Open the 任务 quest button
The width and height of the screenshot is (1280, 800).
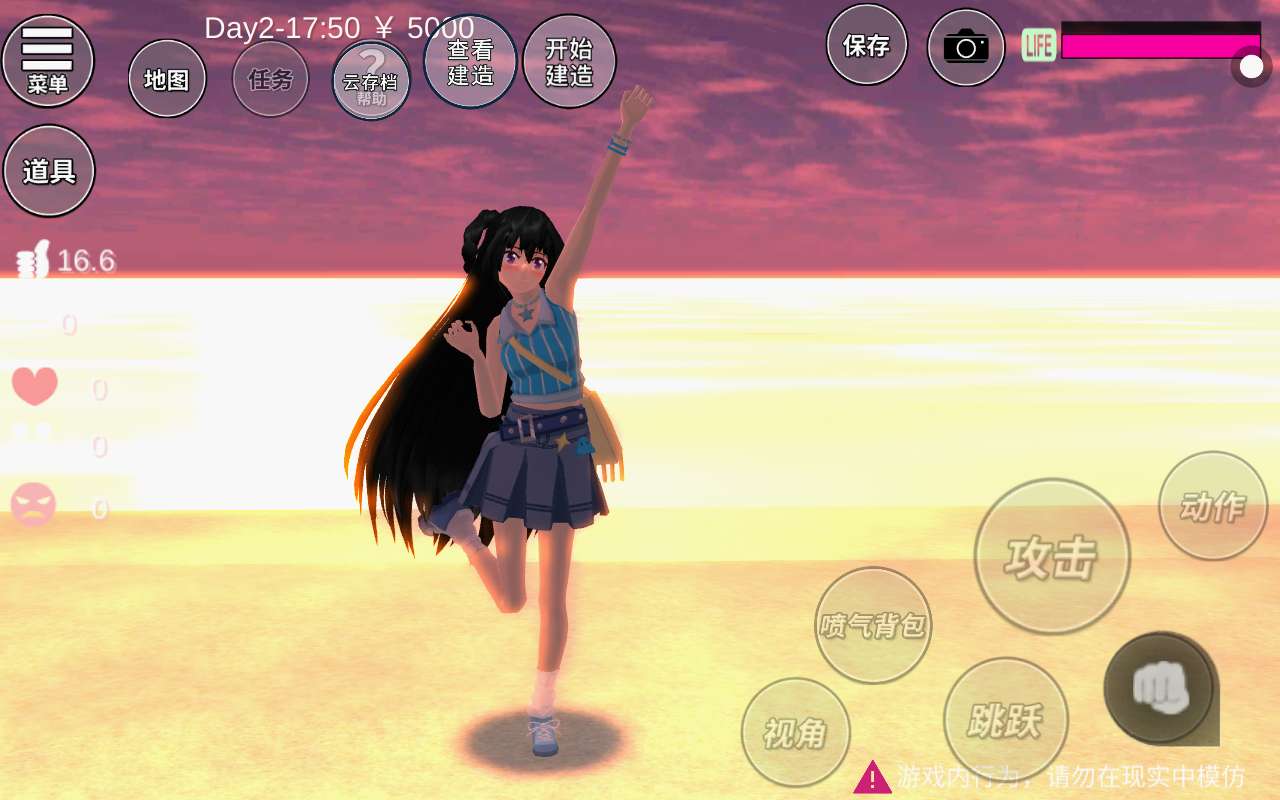click(x=270, y=79)
